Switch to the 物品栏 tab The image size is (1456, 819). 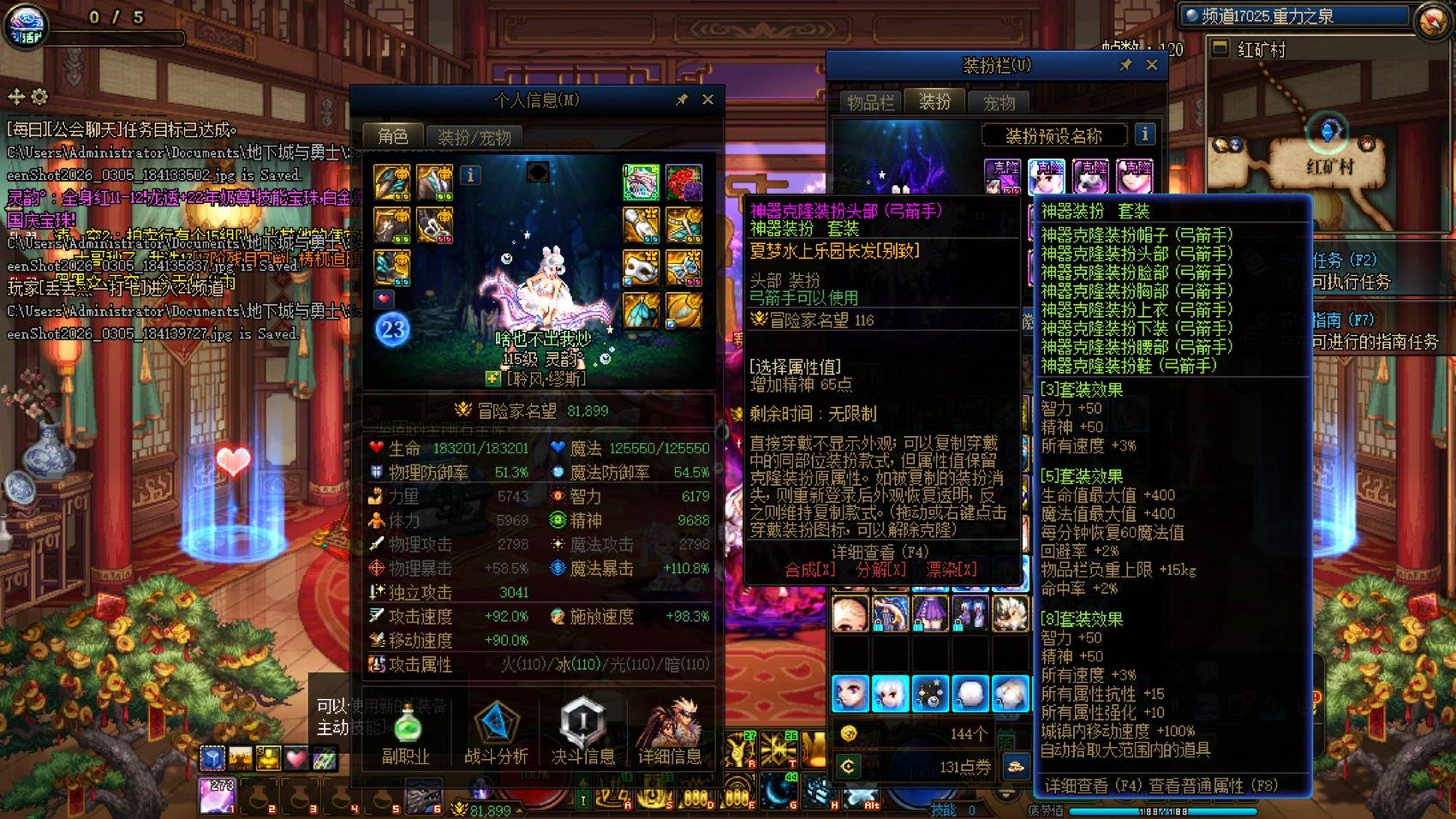coord(871,101)
